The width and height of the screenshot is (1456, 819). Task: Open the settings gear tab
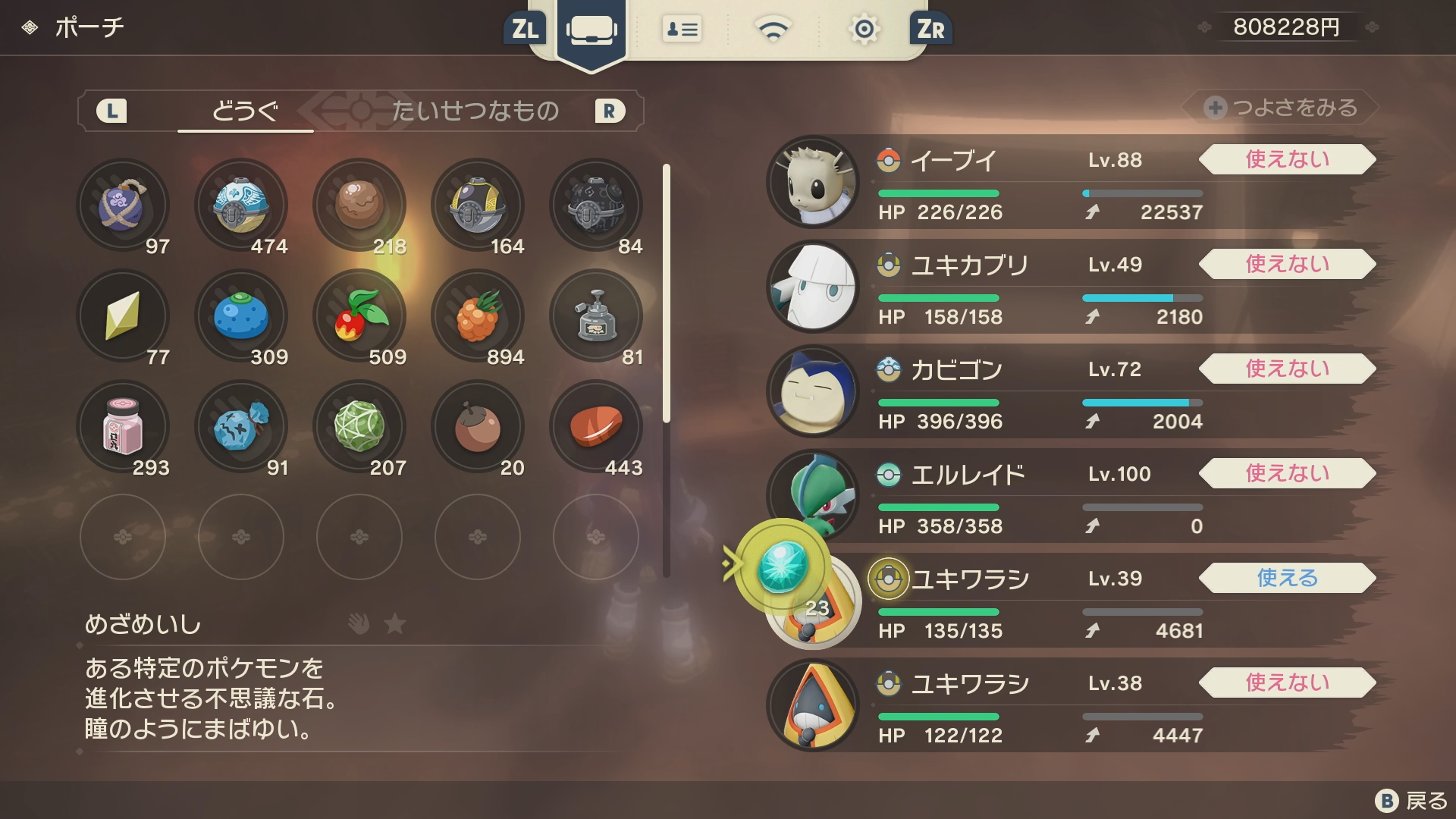click(864, 30)
